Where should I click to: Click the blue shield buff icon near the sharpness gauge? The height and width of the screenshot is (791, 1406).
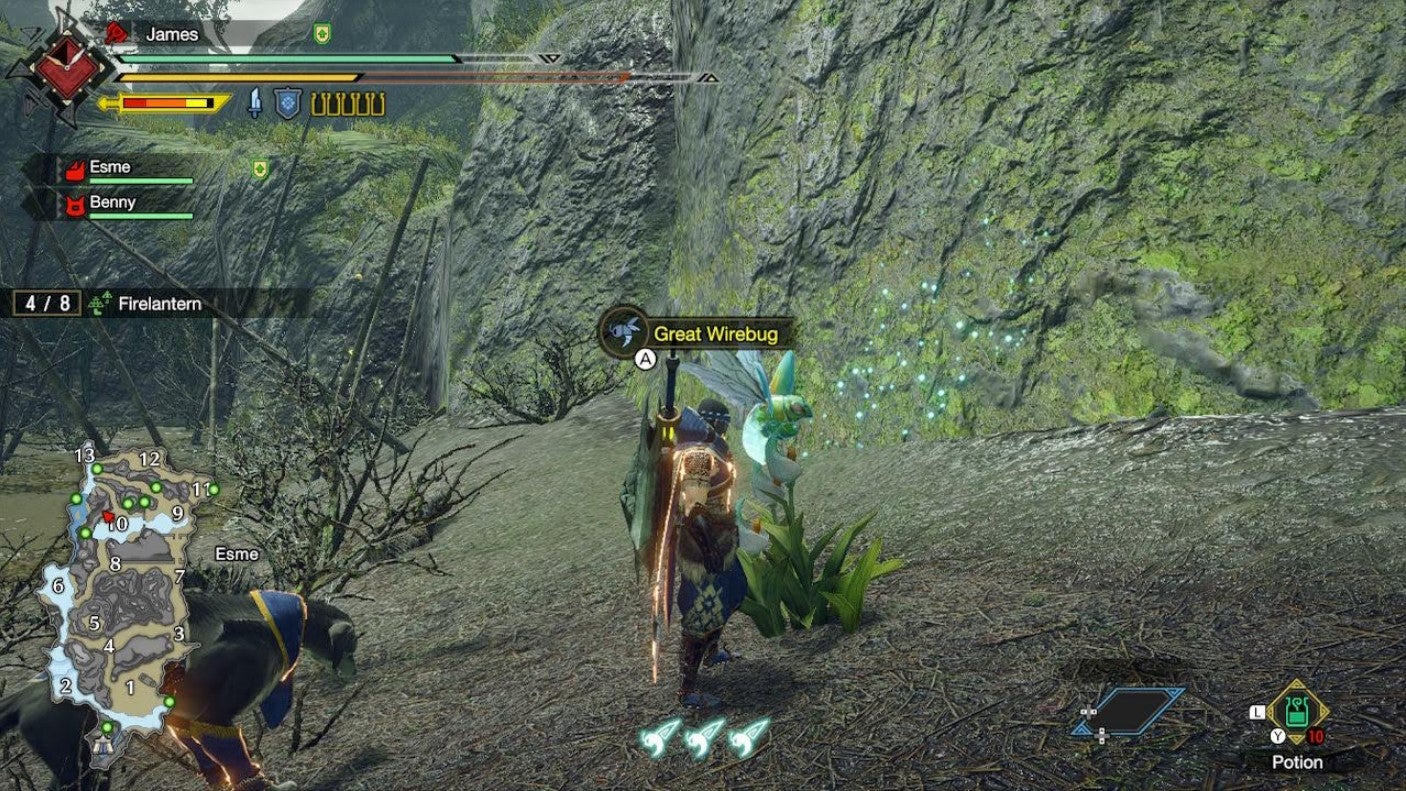pyautogui.click(x=287, y=103)
